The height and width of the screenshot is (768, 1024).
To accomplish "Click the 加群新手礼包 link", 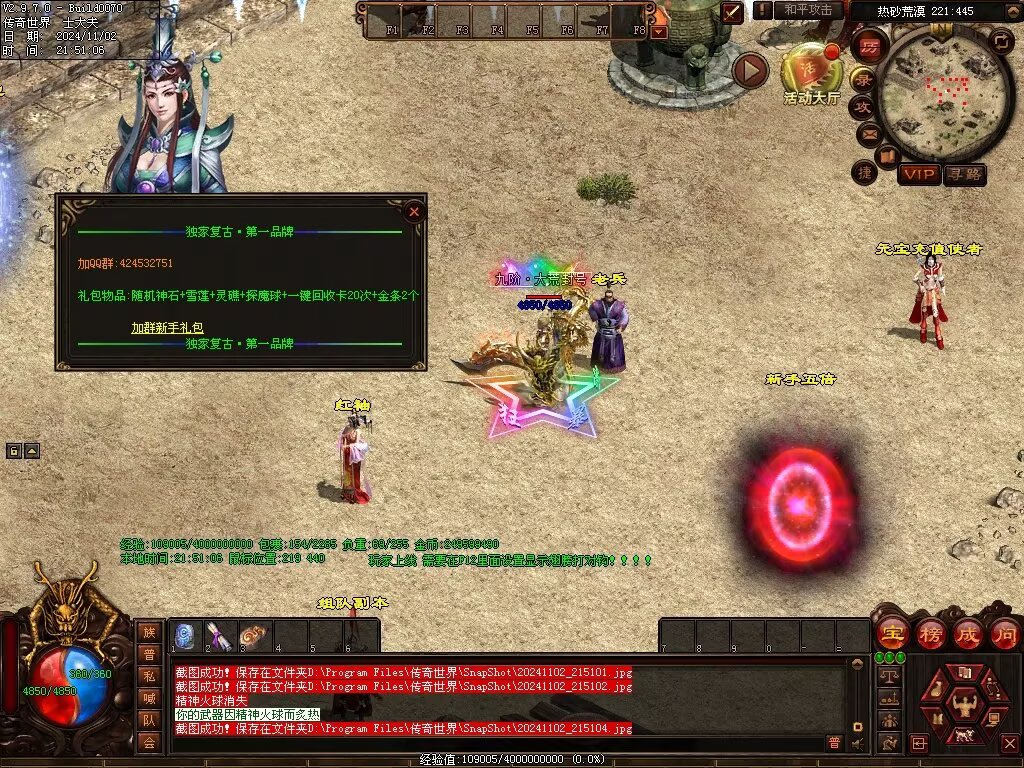I will (x=167, y=328).
